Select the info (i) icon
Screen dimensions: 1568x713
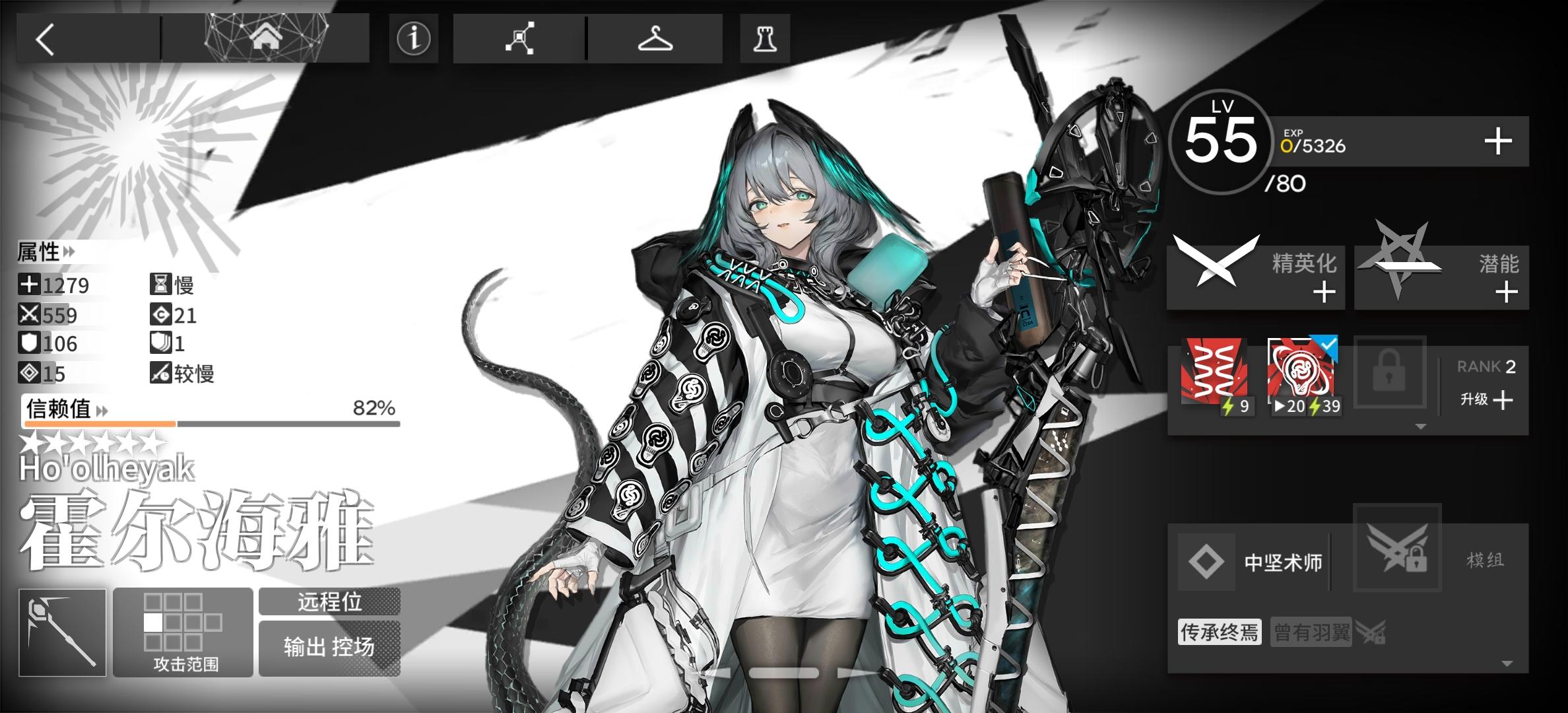(x=413, y=40)
